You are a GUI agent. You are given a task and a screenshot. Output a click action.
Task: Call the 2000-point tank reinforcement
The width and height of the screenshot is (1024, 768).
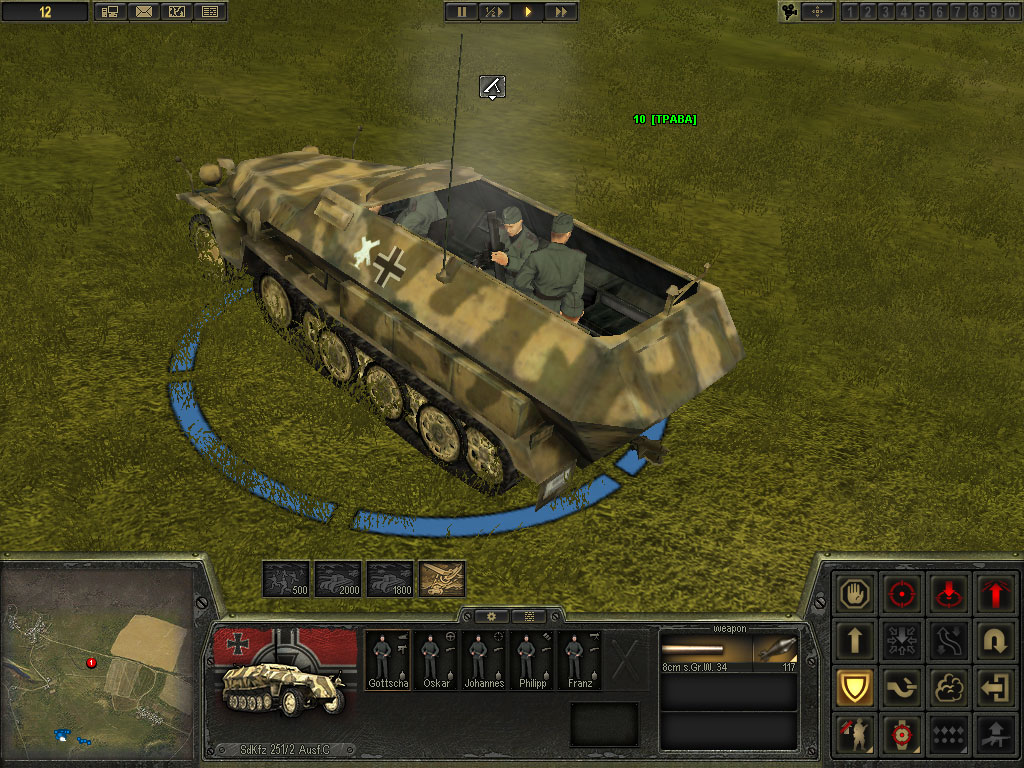coord(337,579)
